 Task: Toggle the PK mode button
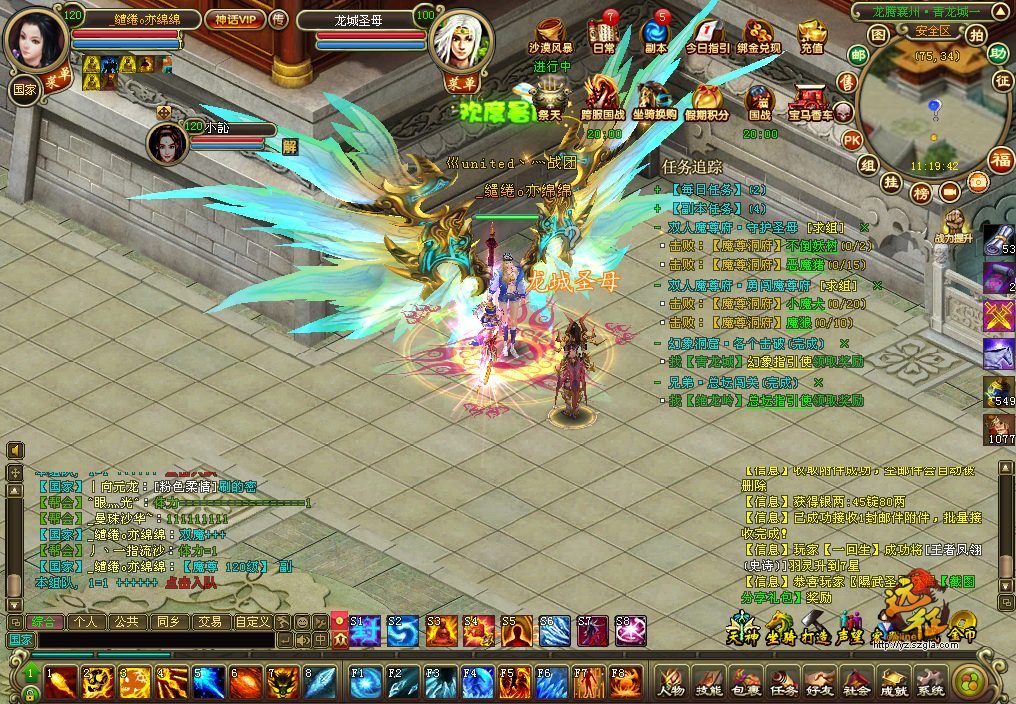(852, 139)
